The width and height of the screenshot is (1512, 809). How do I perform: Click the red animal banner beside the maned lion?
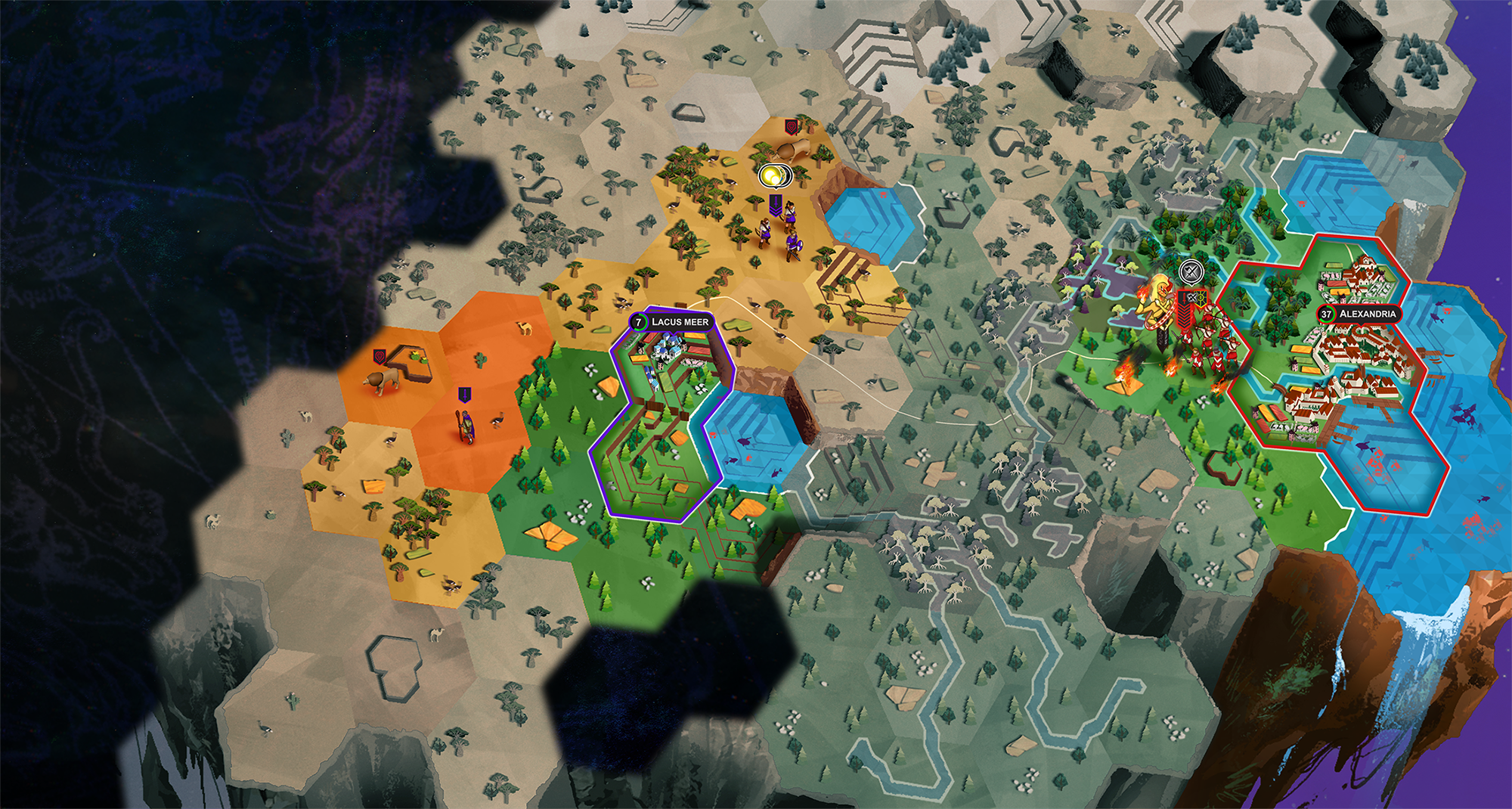[380, 355]
